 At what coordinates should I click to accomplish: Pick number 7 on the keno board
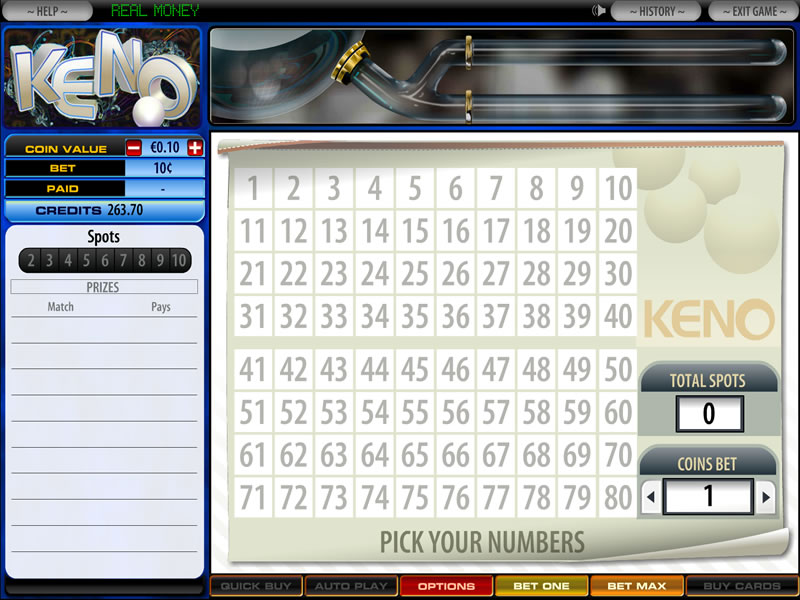point(496,188)
